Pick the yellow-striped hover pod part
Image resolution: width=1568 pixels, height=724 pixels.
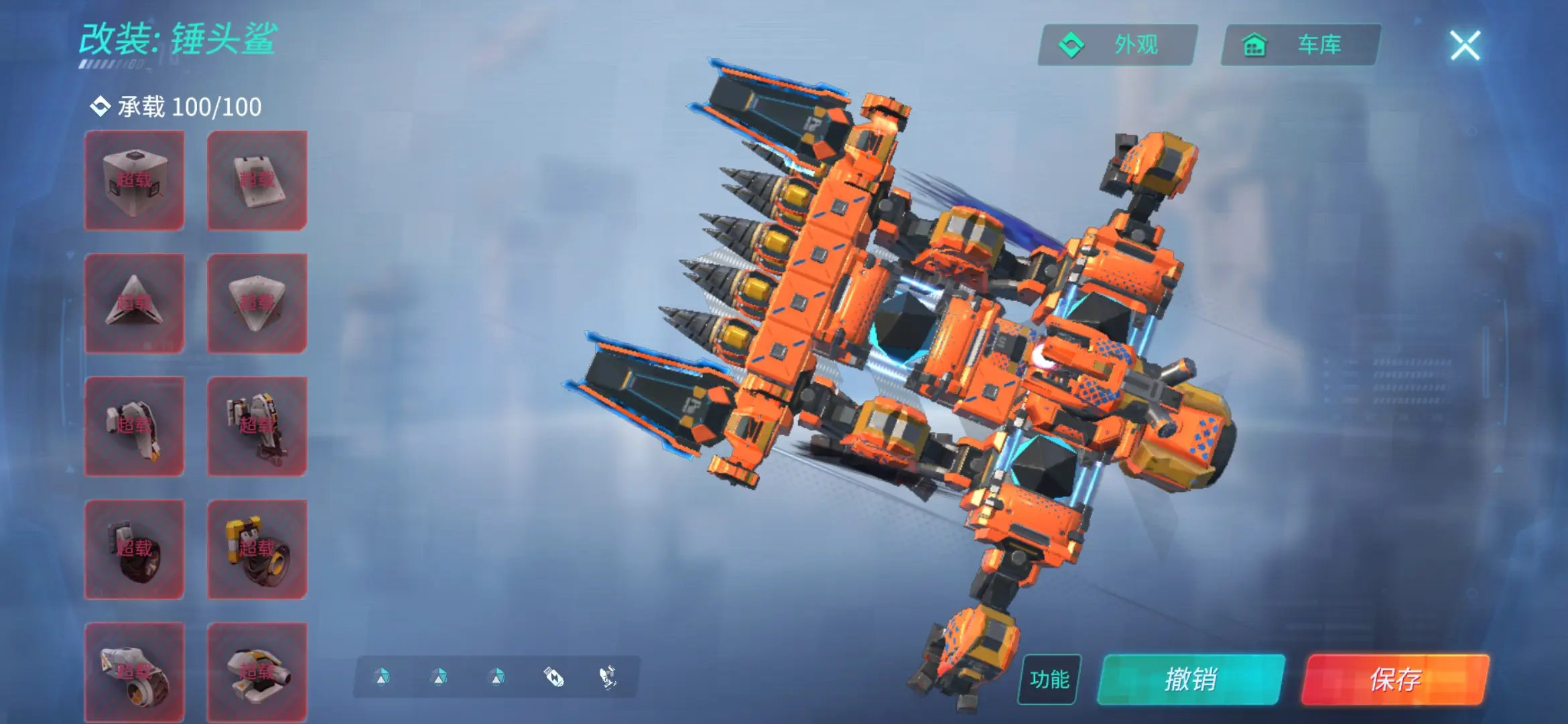point(257,672)
